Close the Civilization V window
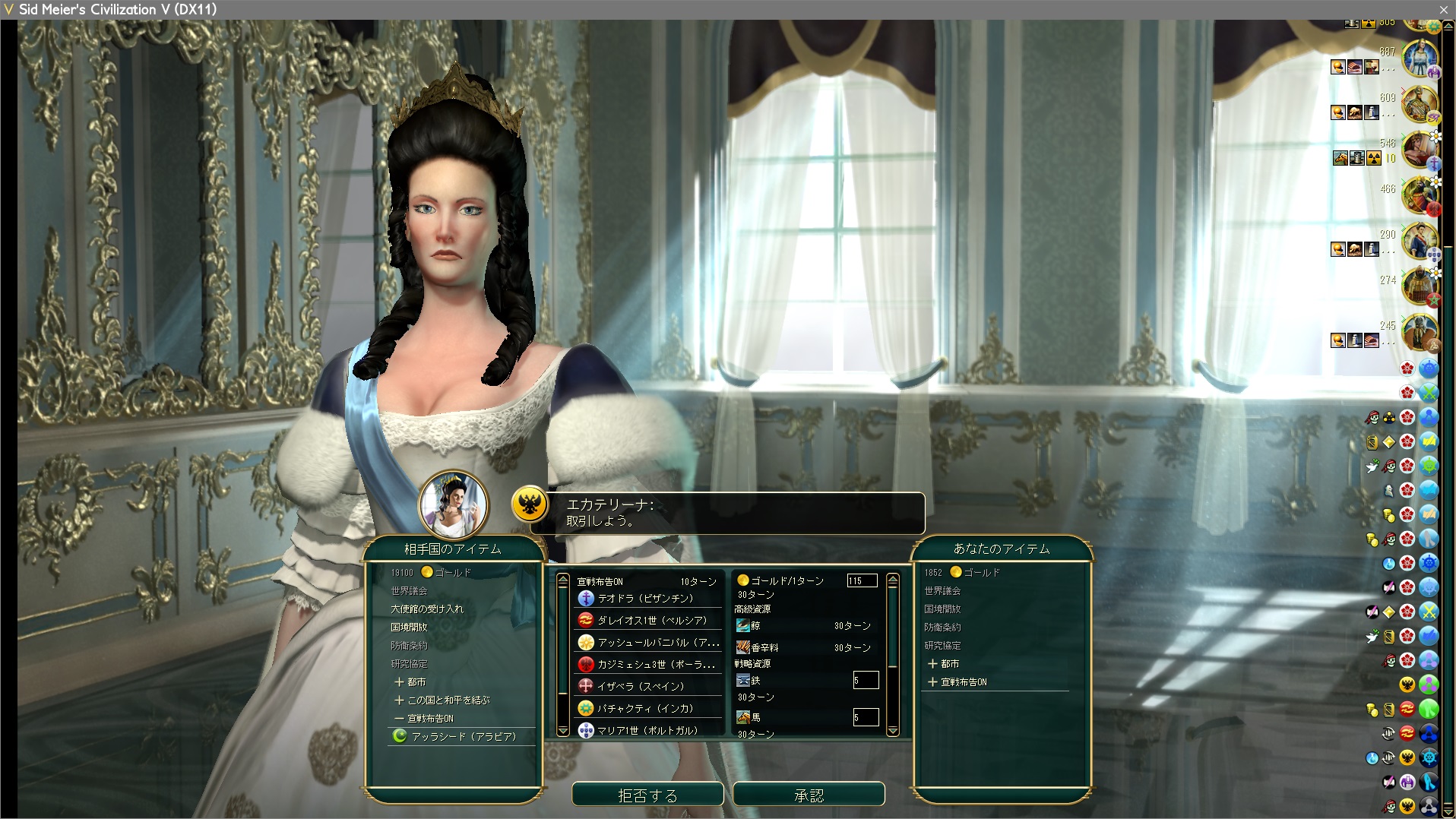Viewport: 1456px width, 819px height. 1443,9
